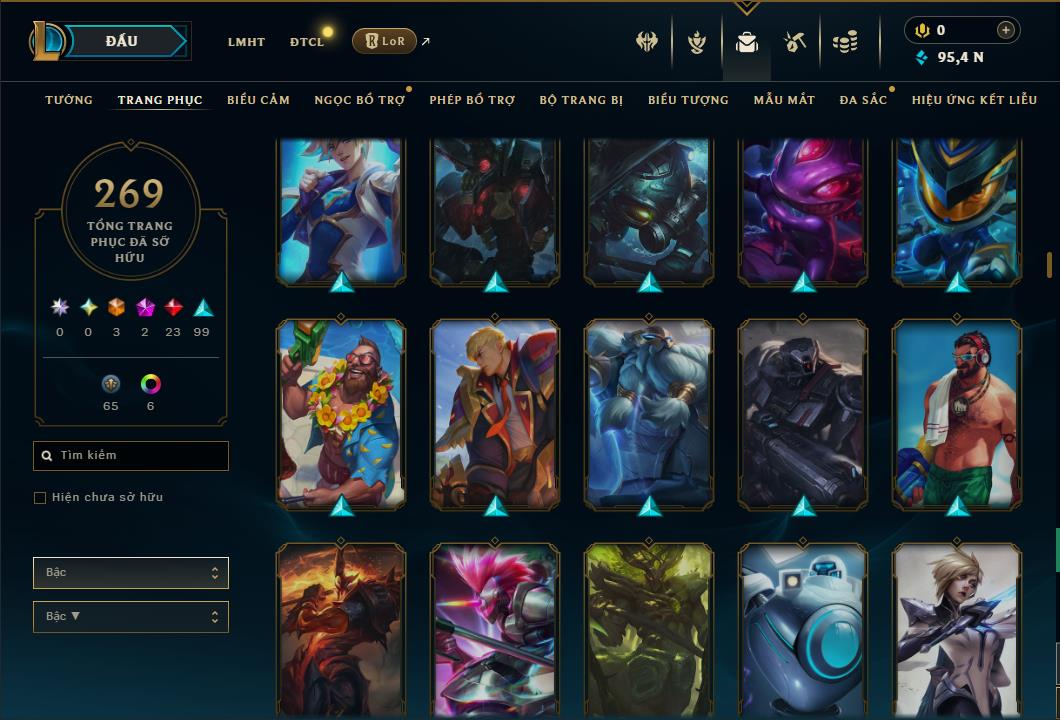
Task: Switch to the ĐTCL mode
Action: point(307,42)
